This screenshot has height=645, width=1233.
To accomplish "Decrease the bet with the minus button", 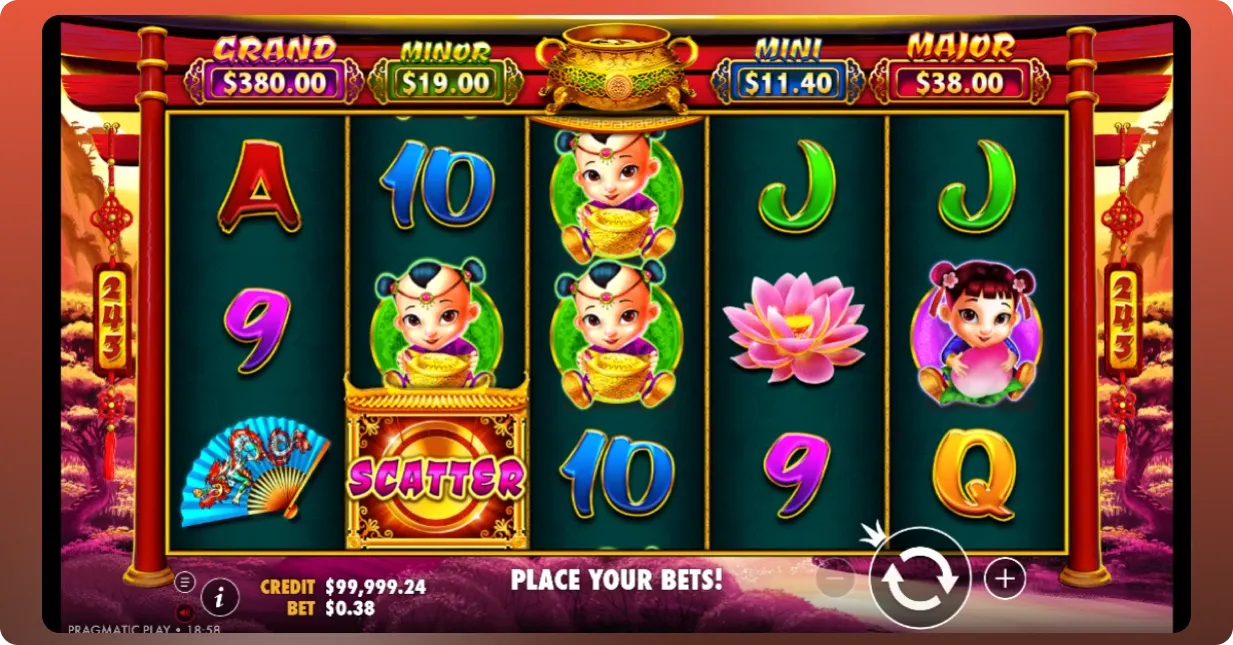I will (x=835, y=577).
